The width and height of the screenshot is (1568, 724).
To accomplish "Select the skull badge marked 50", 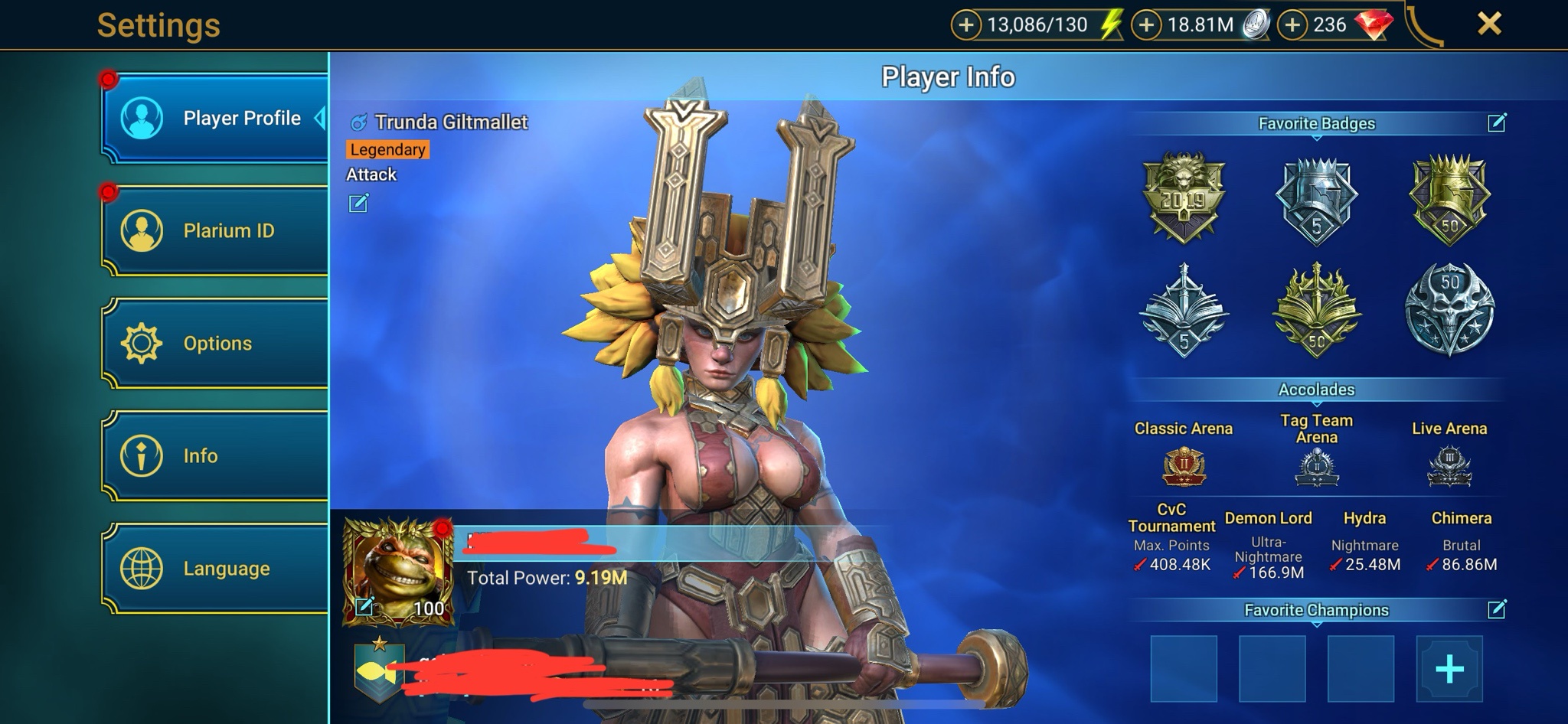I will click(1449, 310).
